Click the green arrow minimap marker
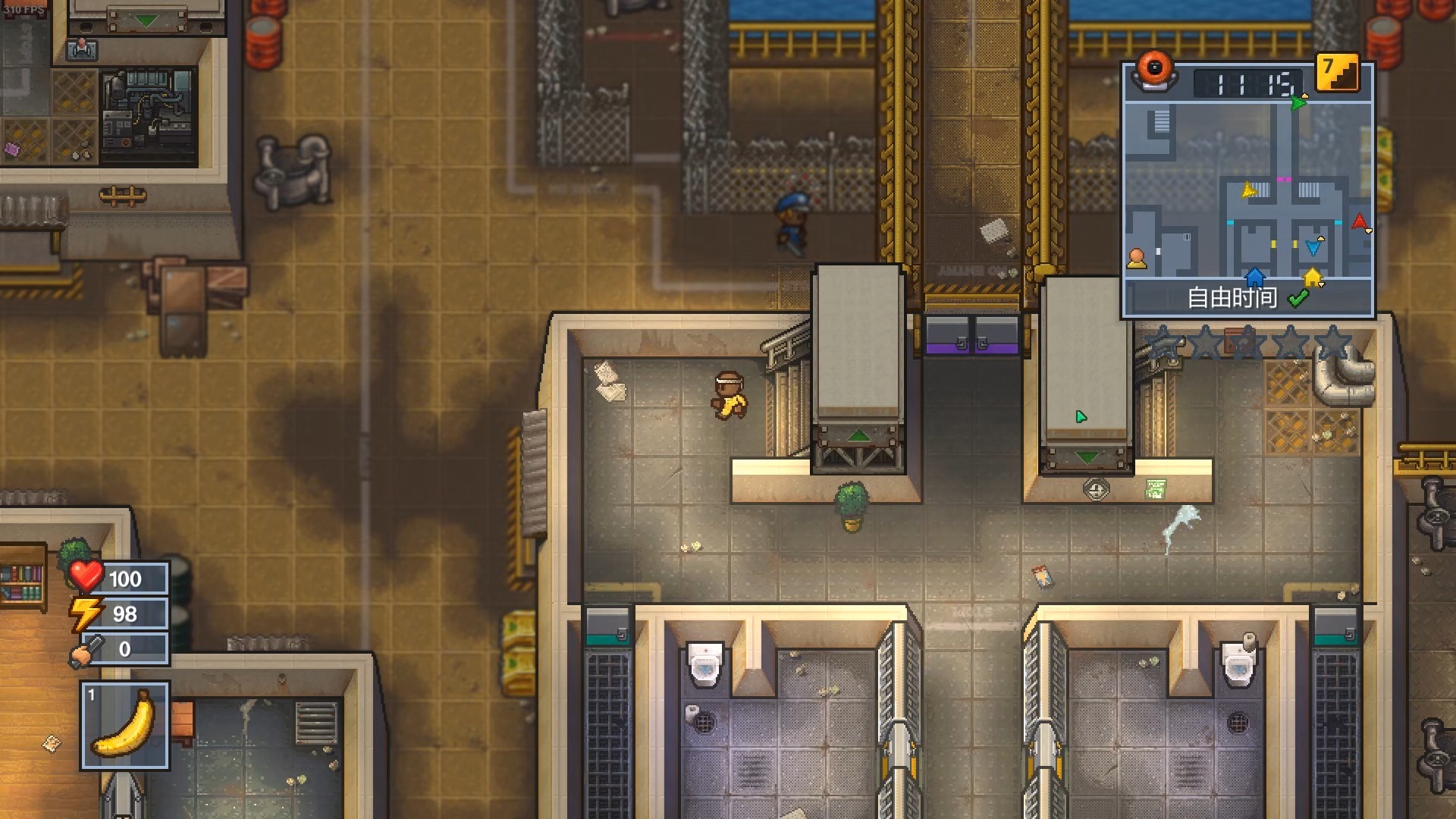Viewport: 1456px width, 819px height. [1298, 102]
